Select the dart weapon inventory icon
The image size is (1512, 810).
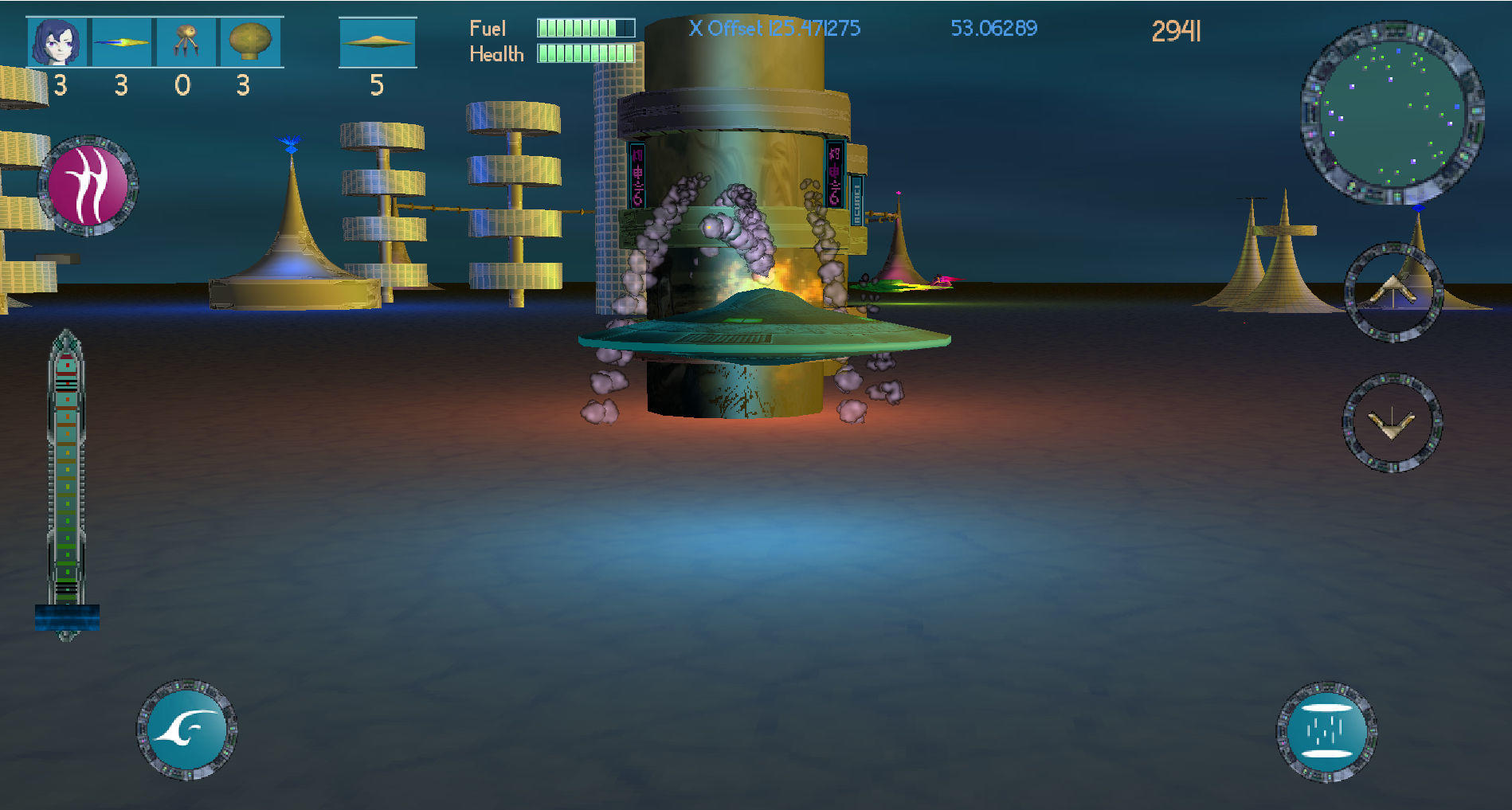[121, 41]
